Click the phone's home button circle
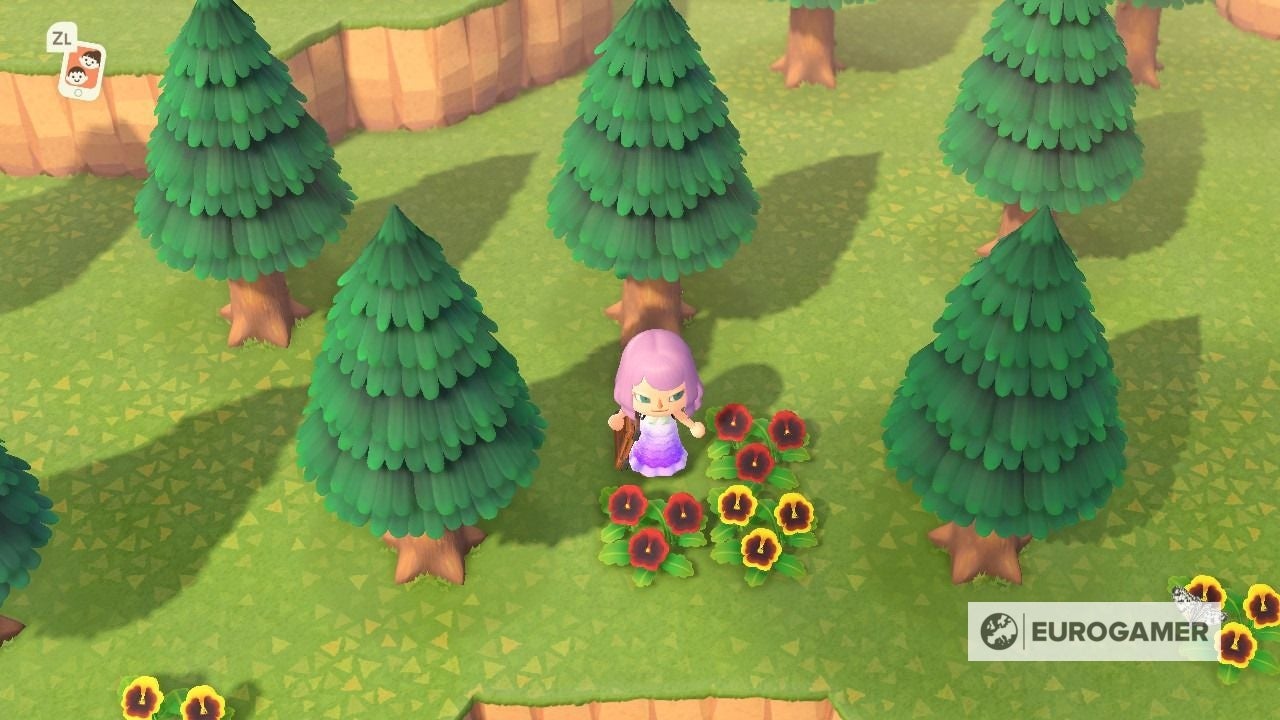This screenshot has width=1280, height=720. point(78,92)
